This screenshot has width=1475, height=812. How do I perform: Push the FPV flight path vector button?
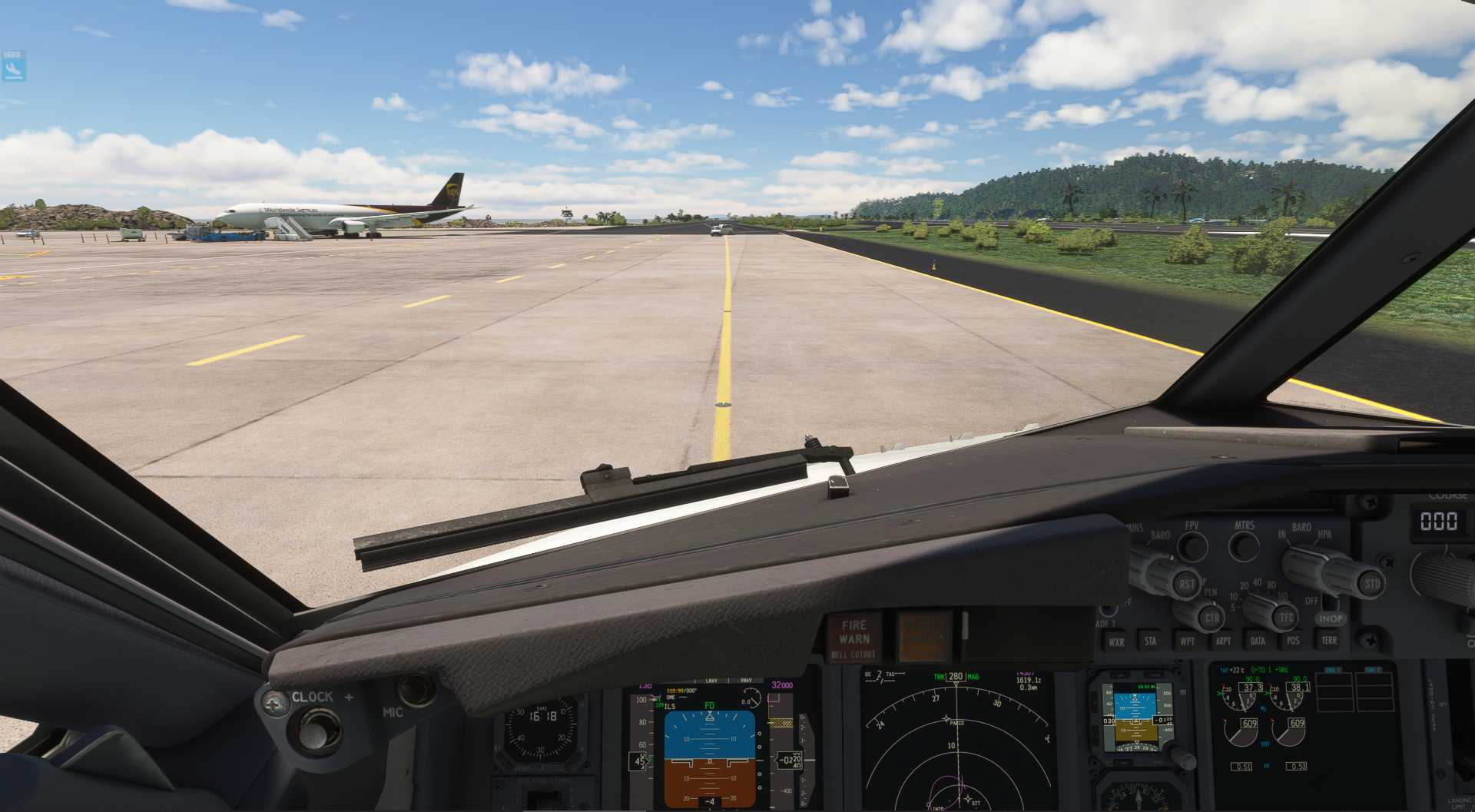click(1192, 546)
